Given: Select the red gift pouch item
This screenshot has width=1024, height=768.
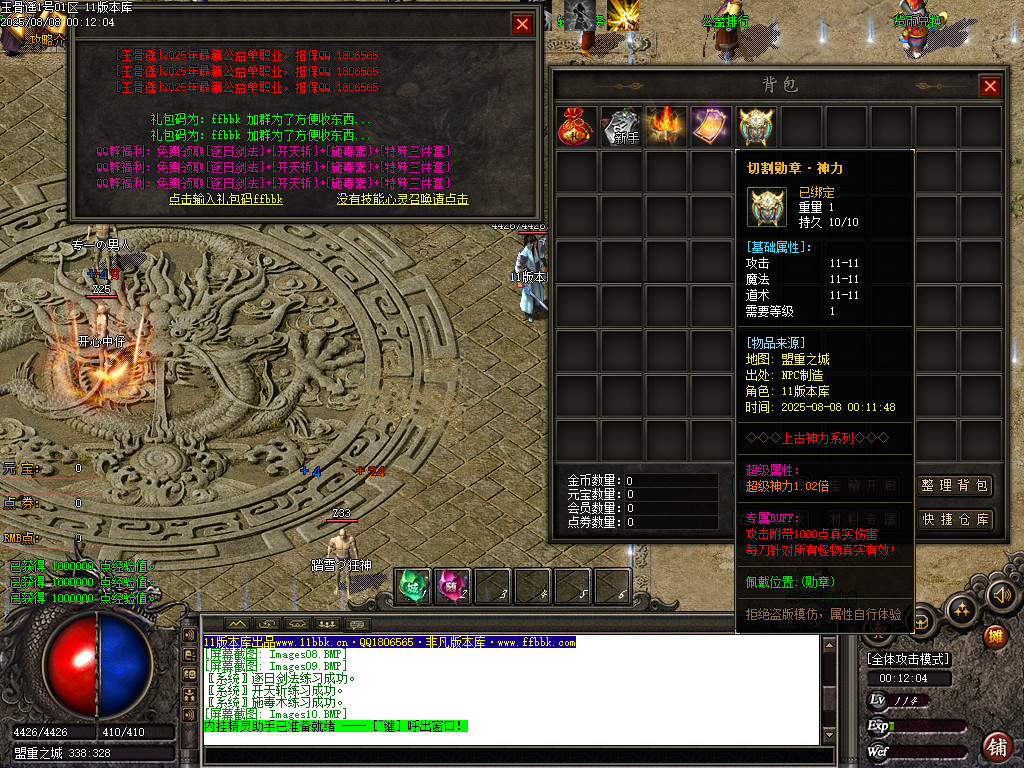Looking at the screenshot, I should tap(577, 127).
